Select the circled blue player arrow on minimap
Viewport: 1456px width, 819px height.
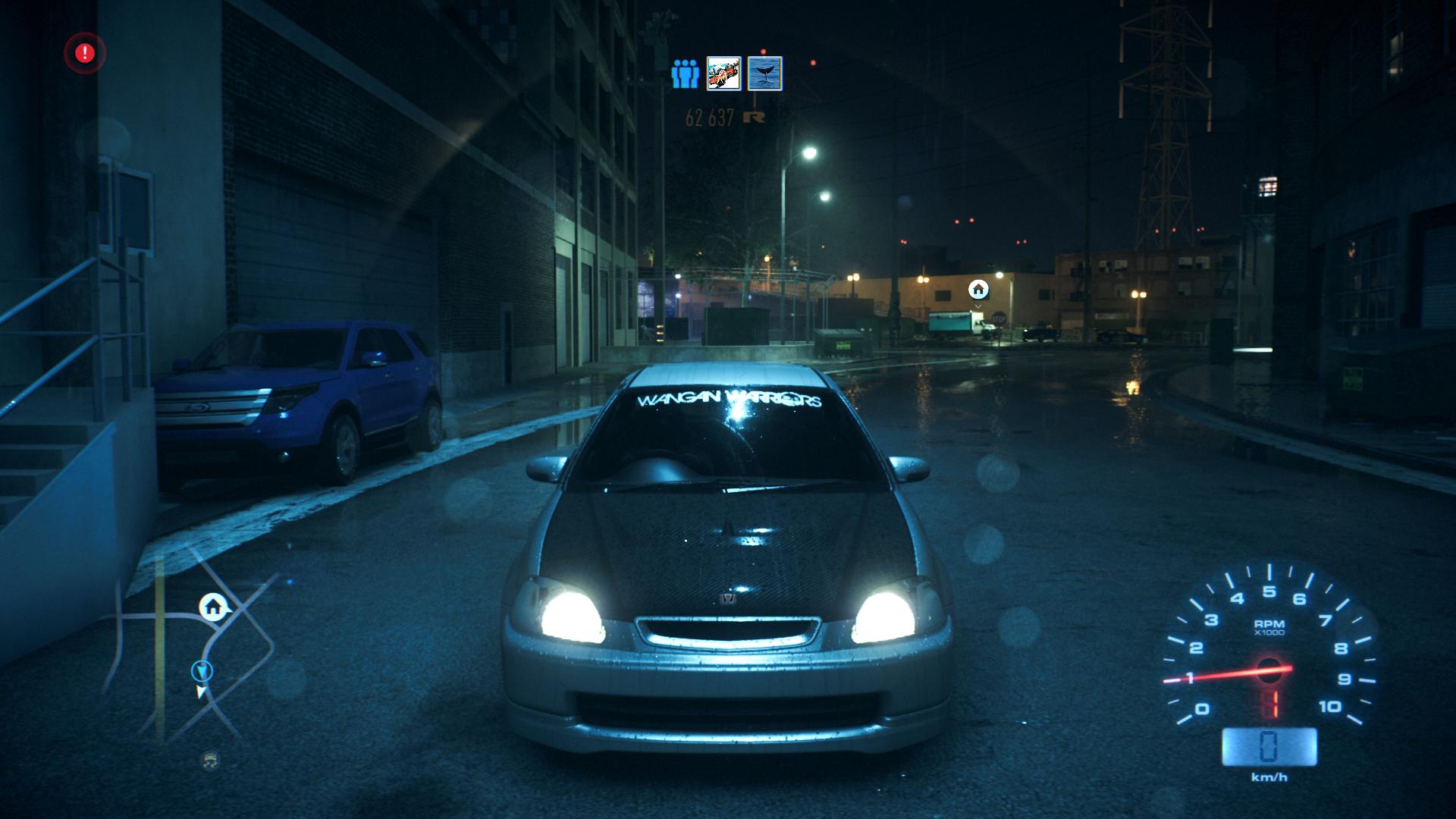(x=202, y=670)
